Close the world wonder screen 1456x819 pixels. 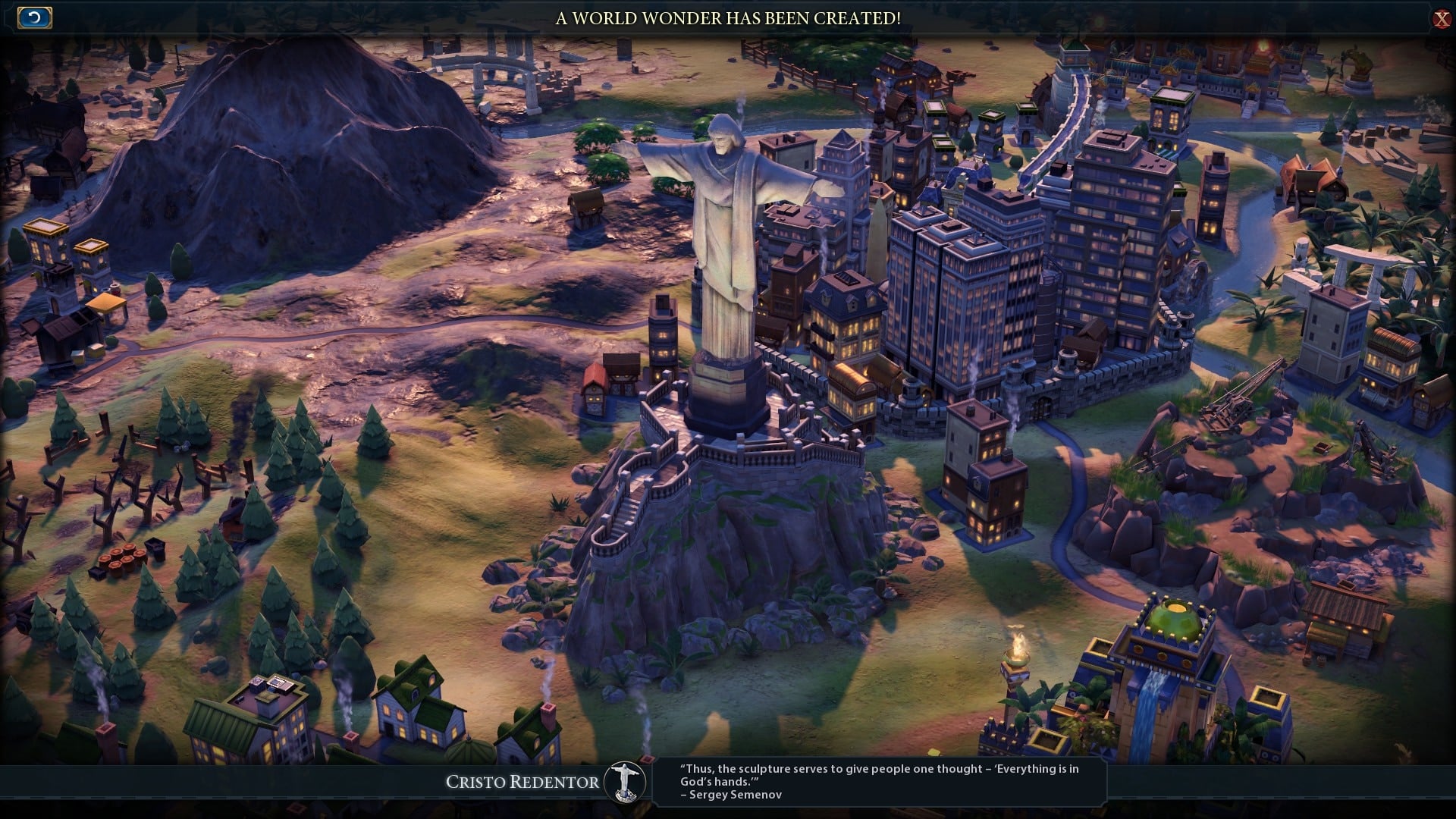pos(1441,18)
